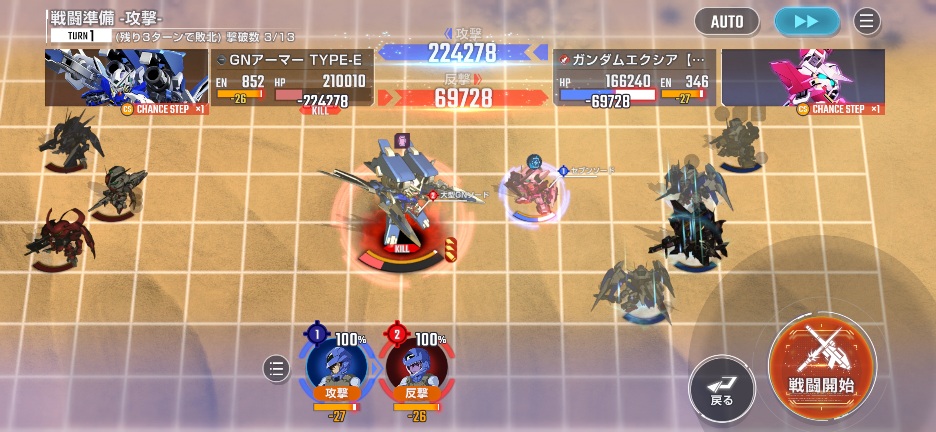Open the GNアーマー TYPE-E status panel
936x432 pixels.
click(292, 78)
